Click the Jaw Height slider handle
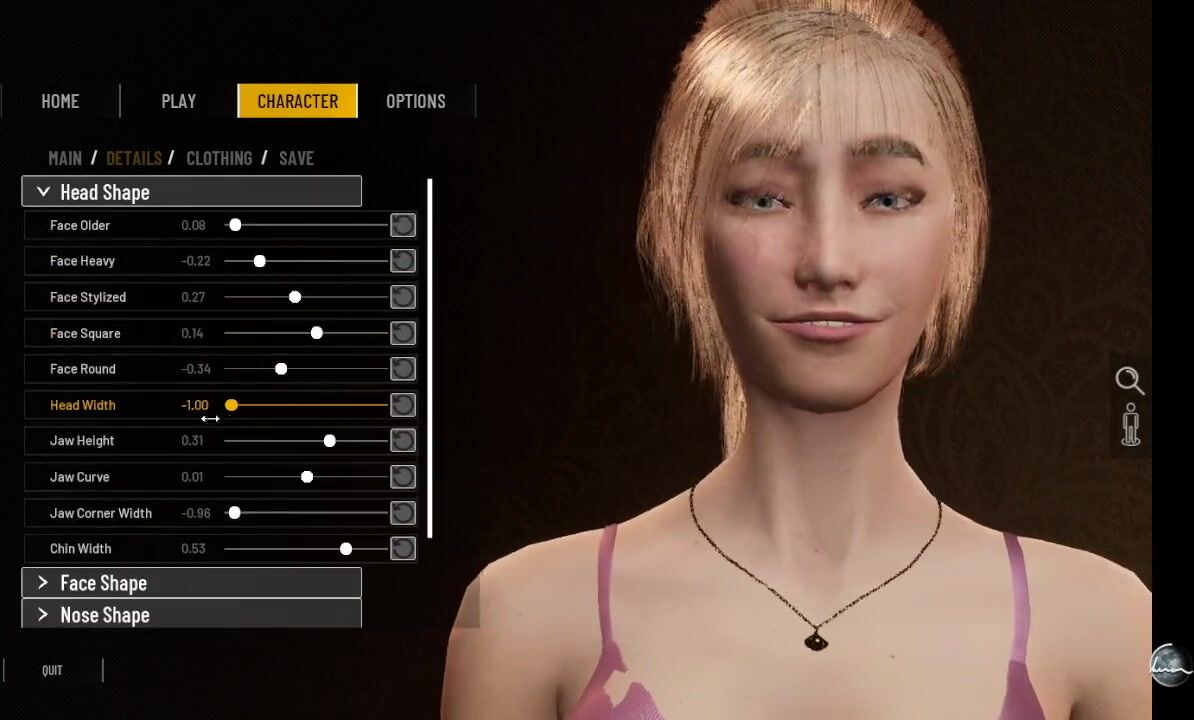 click(x=329, y=441)
